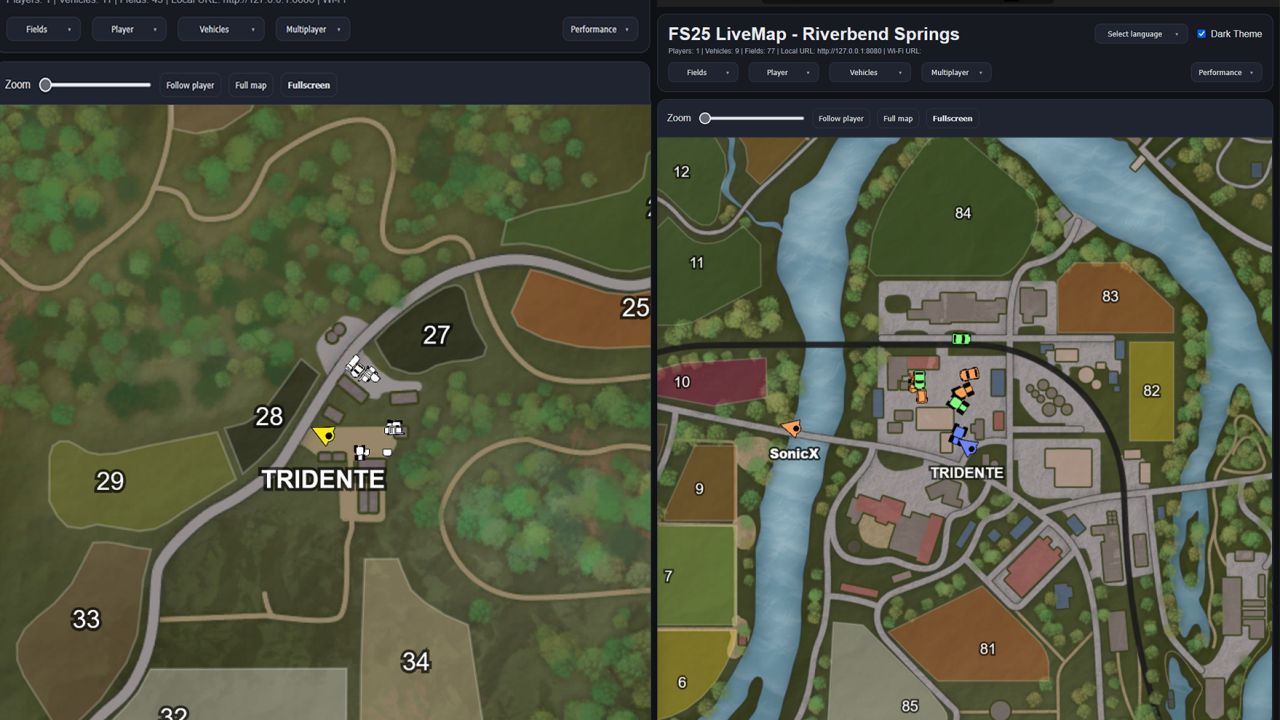The height and width of the screenshot is (720, 1280).
Task: Open the Performance menu
Action: click(1225, 72)
